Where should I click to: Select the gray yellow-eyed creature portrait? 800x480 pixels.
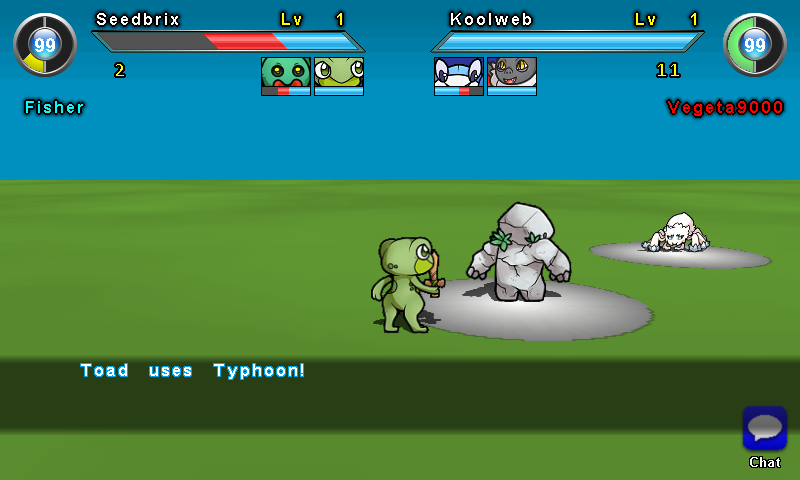512,75
